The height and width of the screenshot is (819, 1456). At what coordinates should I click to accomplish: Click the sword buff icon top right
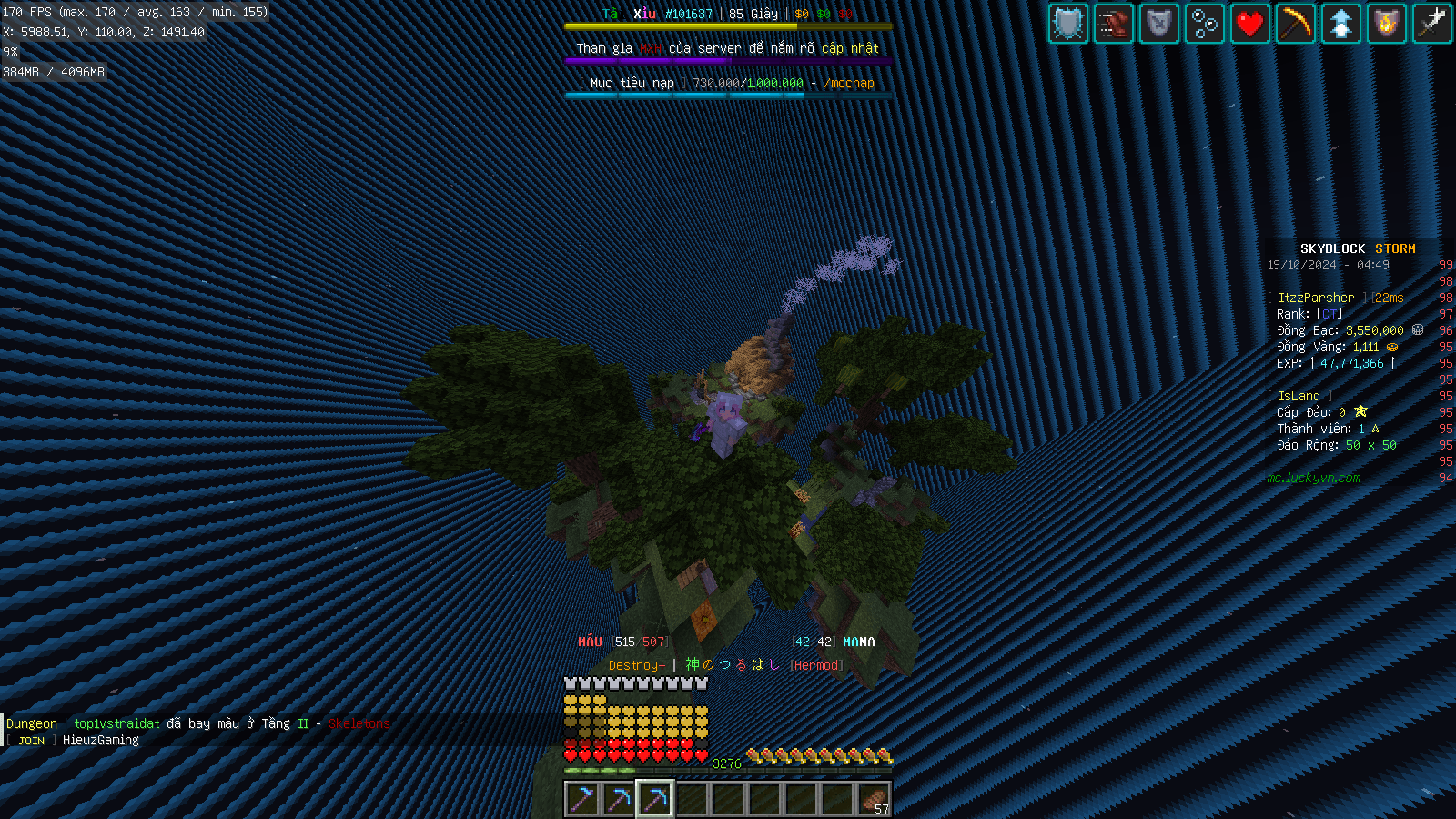1431,25
